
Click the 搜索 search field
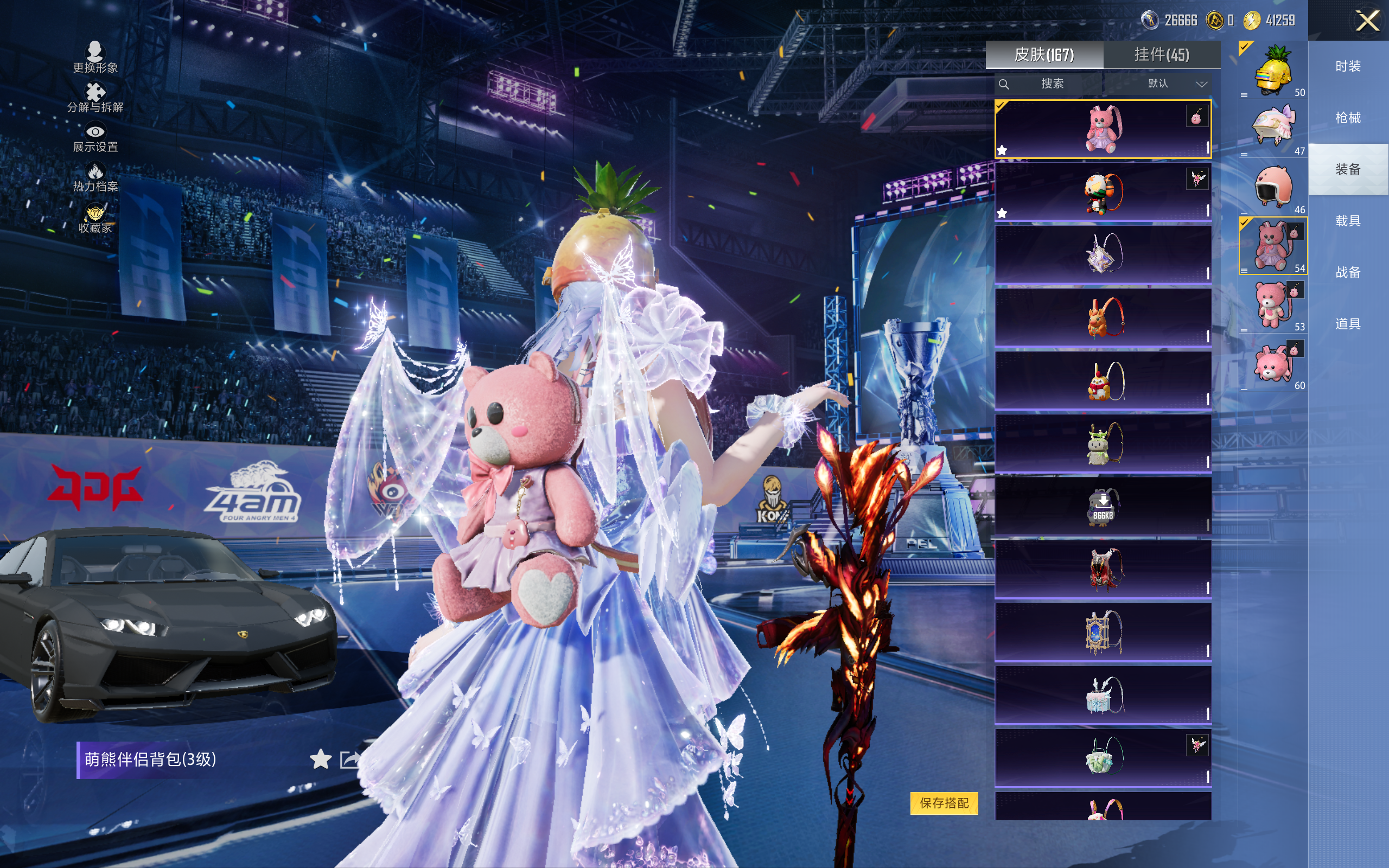point(1052,84)
